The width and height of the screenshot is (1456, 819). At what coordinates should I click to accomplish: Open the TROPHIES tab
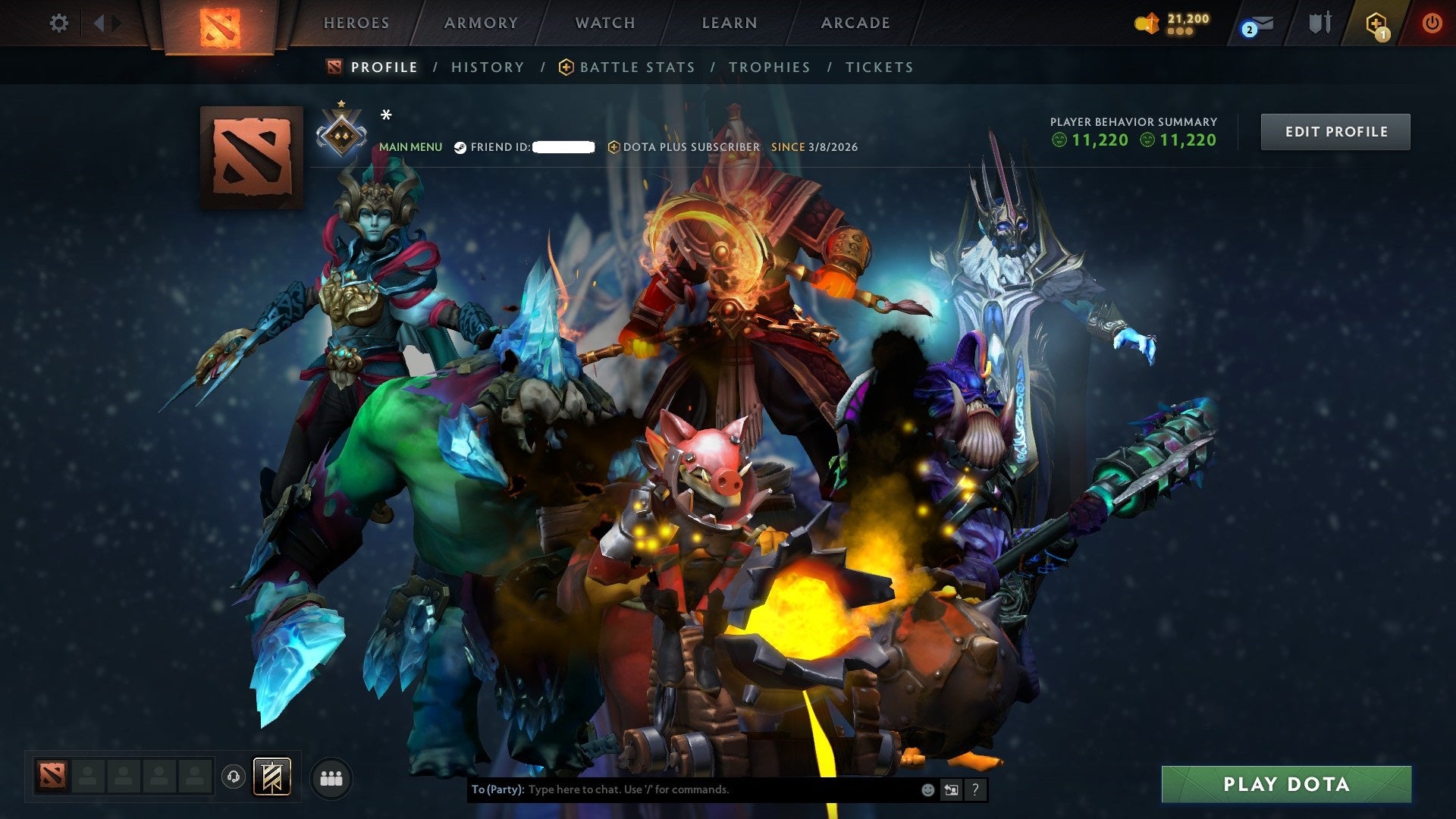[769, 67]
